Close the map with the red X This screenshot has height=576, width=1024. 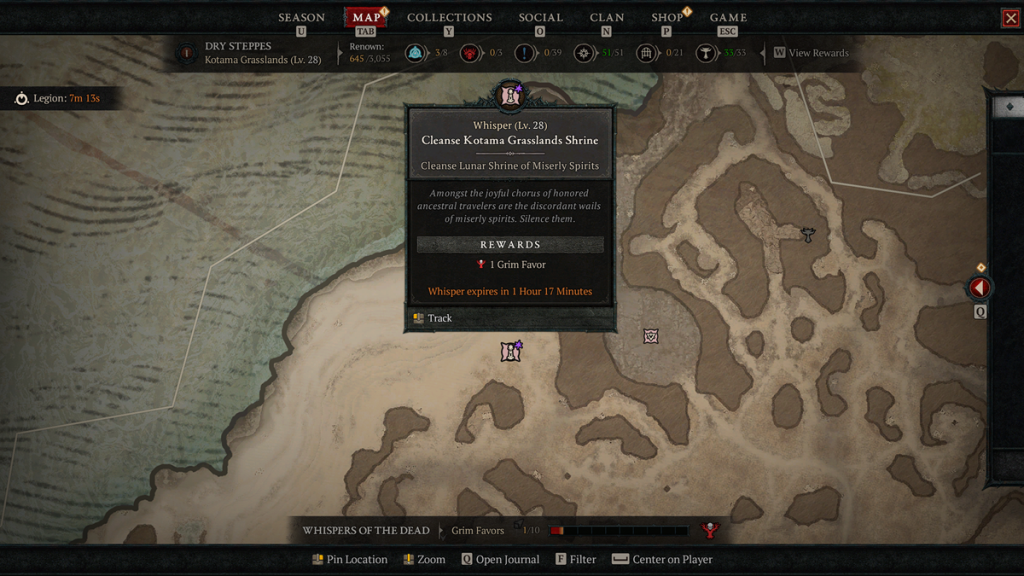1010,18
